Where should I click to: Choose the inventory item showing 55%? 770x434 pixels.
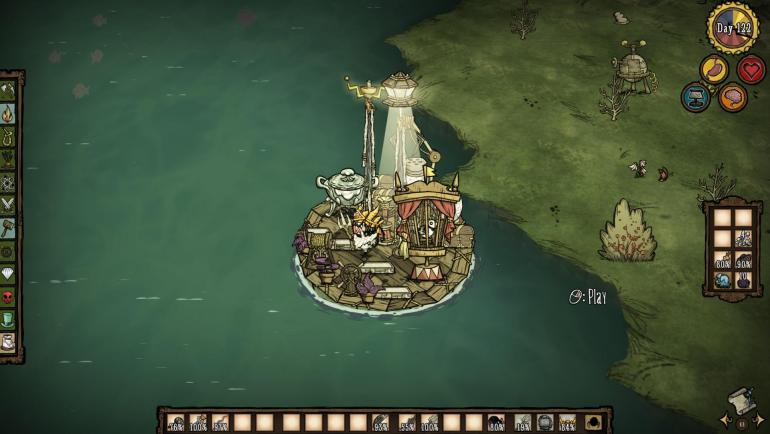coord(406,422)
